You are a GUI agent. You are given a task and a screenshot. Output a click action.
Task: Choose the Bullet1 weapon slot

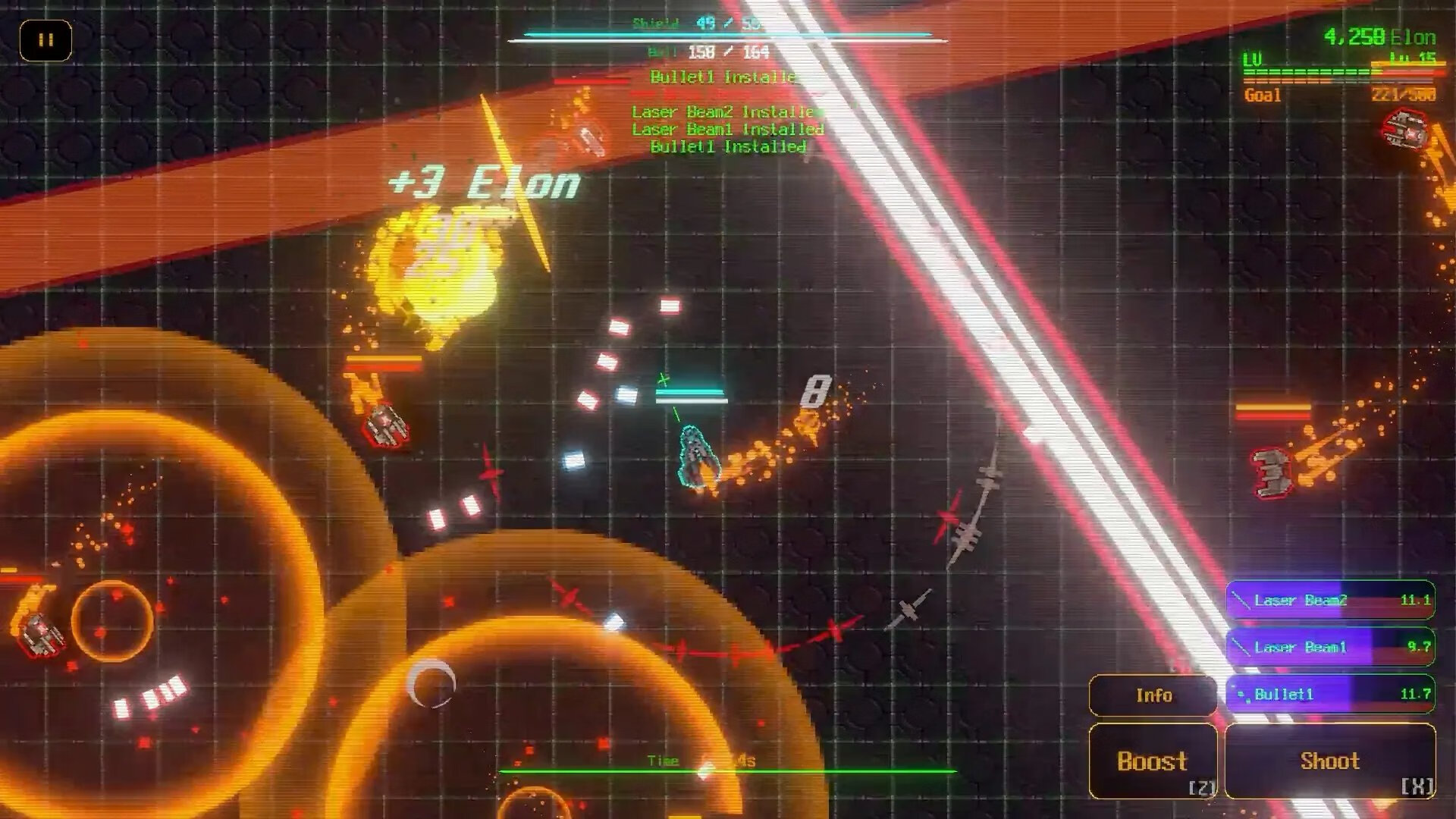[1330, 694]
